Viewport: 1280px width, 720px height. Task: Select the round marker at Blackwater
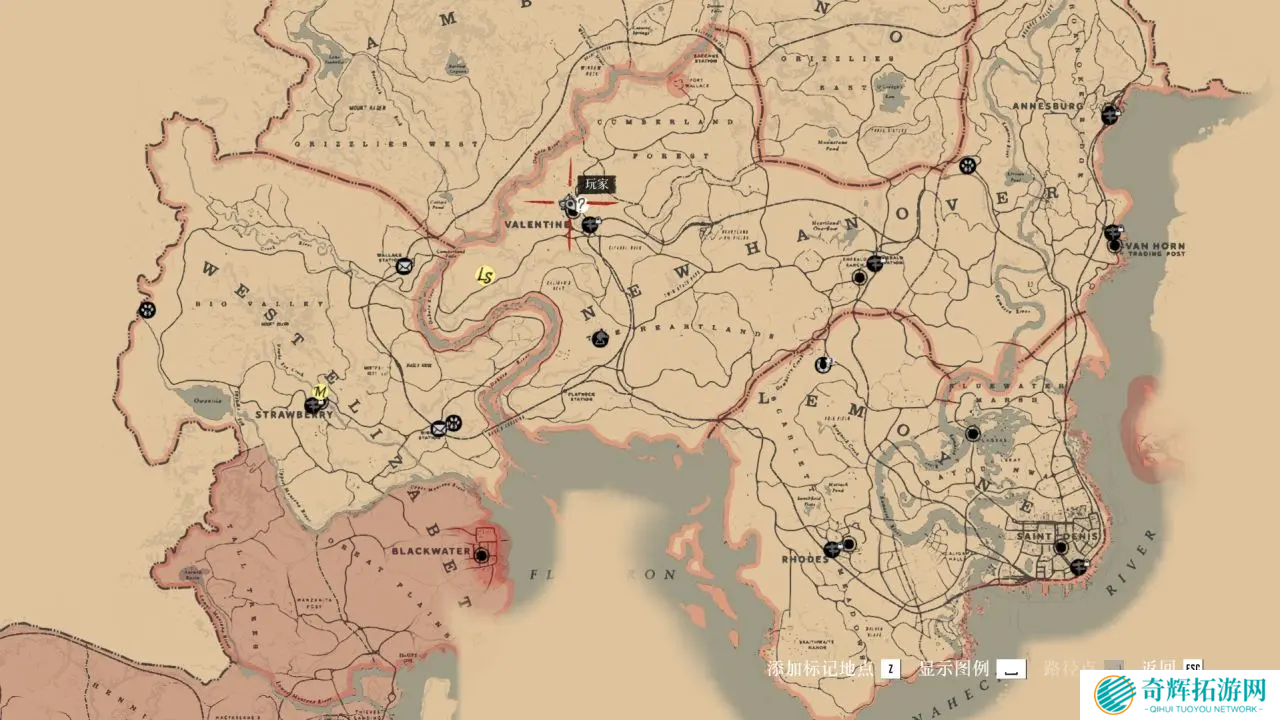pos(482,555)
